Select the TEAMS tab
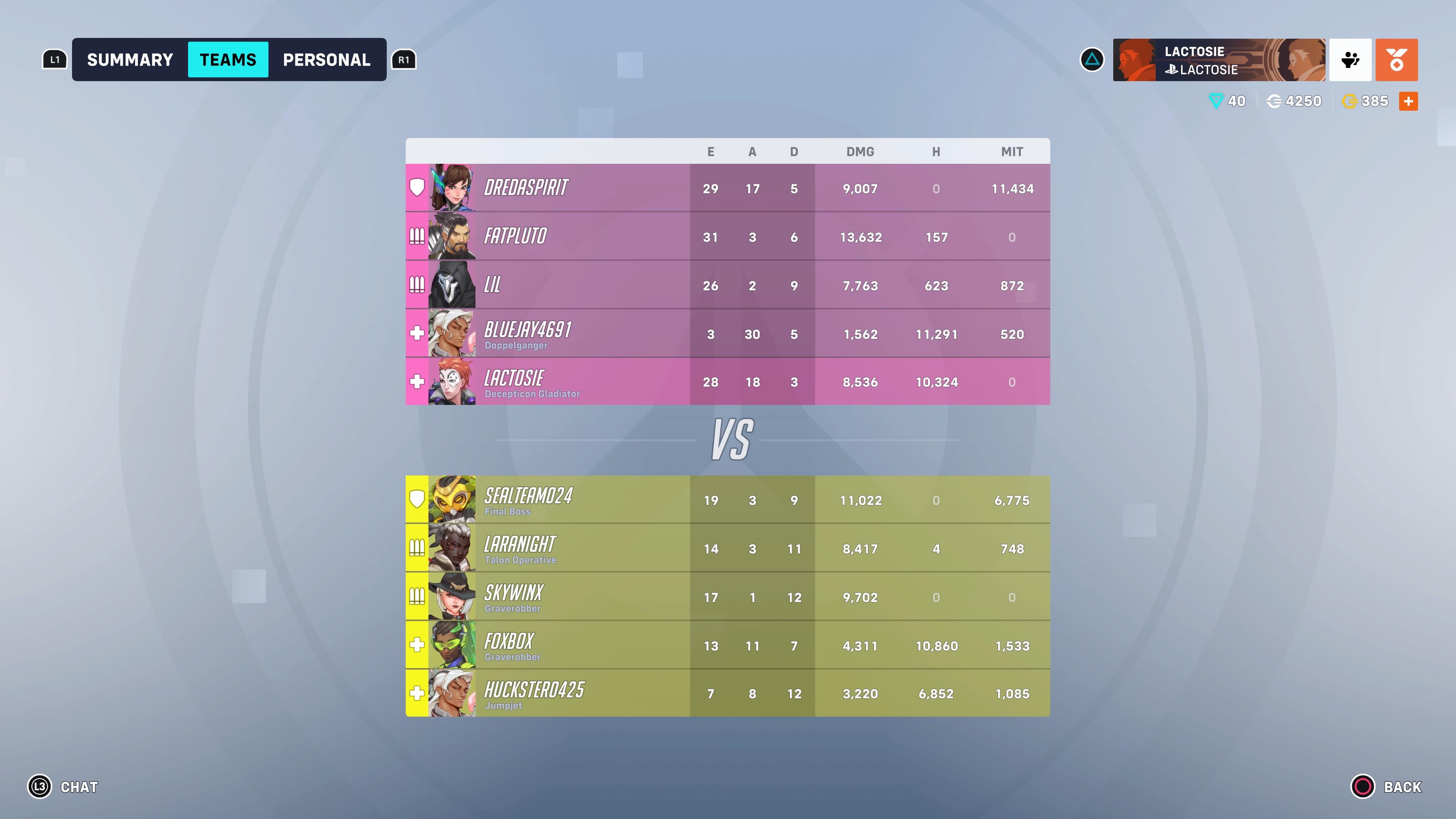 228,60
